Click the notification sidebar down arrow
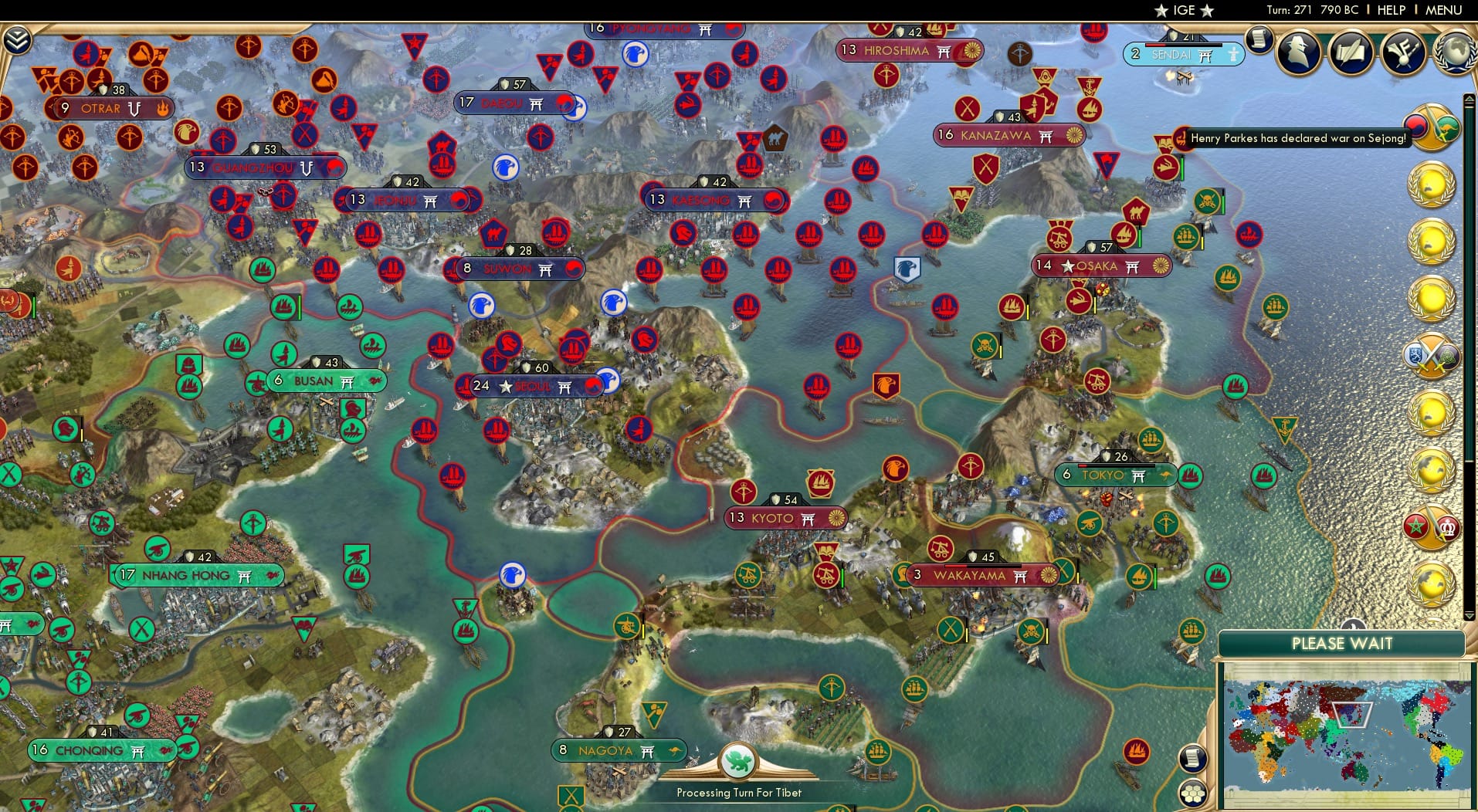 tap(1469, 616)
